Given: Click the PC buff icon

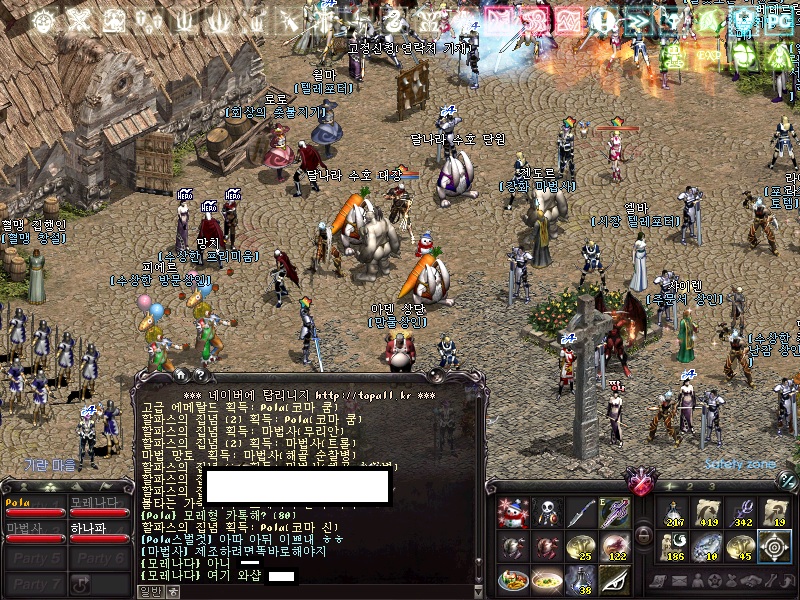Looking at the screenshot, I should point(778,21).
